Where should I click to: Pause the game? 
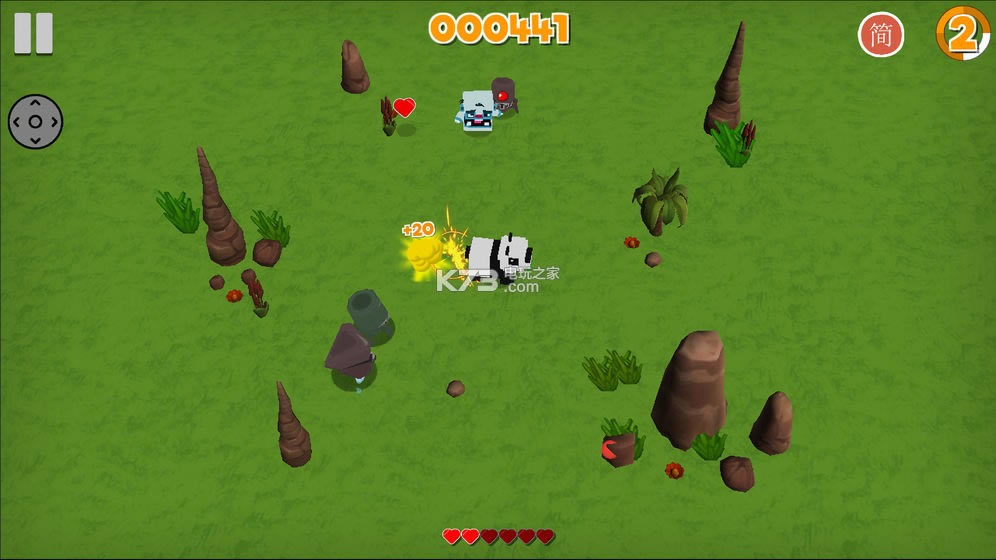point(33,34)
